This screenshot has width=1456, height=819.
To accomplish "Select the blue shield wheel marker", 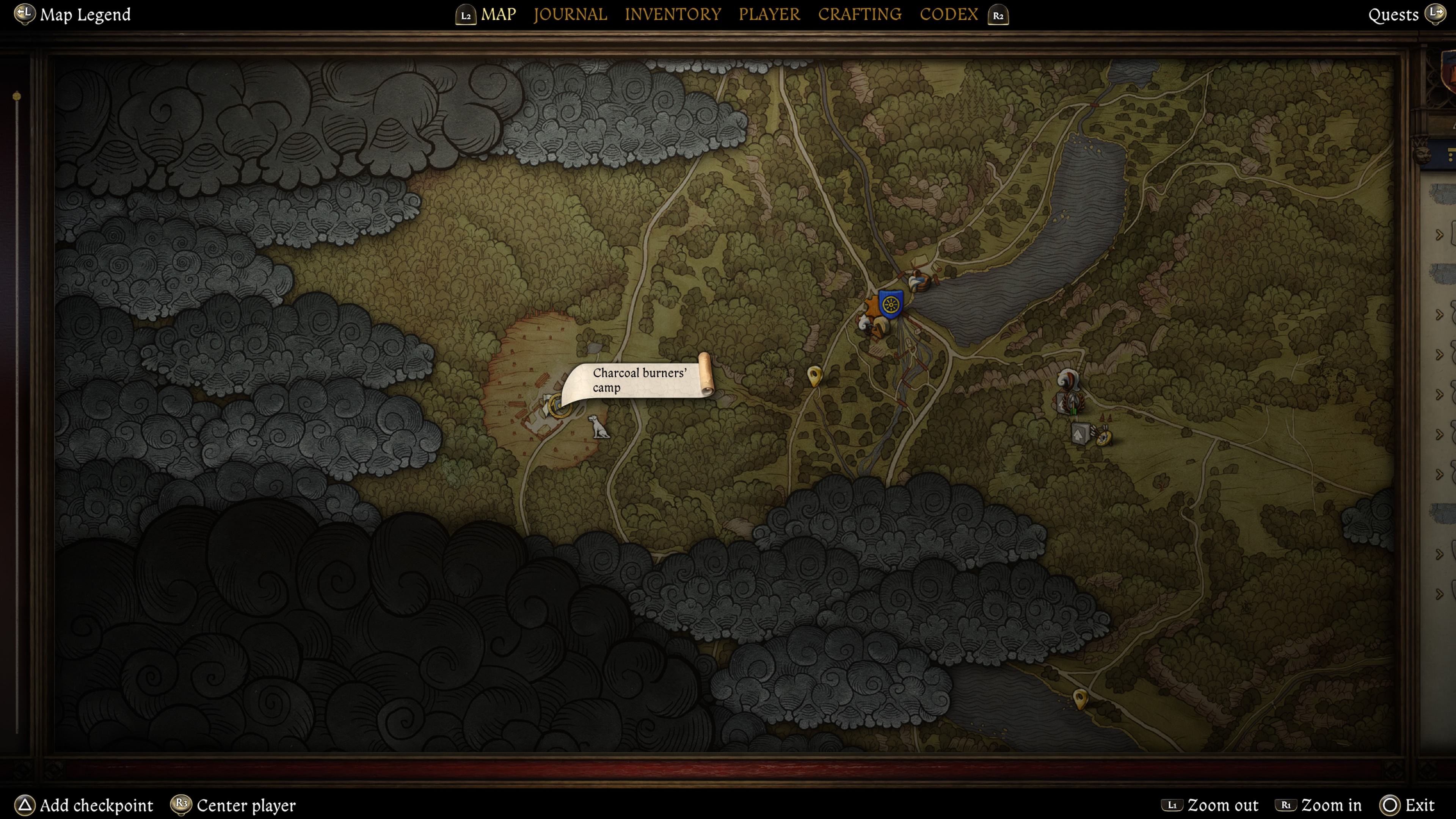I will pyautogui.click(x=890, y=304).
